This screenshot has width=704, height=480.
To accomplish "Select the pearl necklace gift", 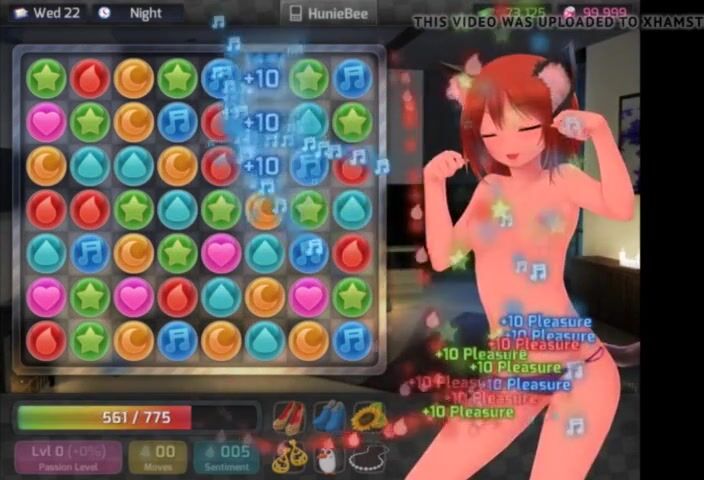I will (x=369, y=457).
